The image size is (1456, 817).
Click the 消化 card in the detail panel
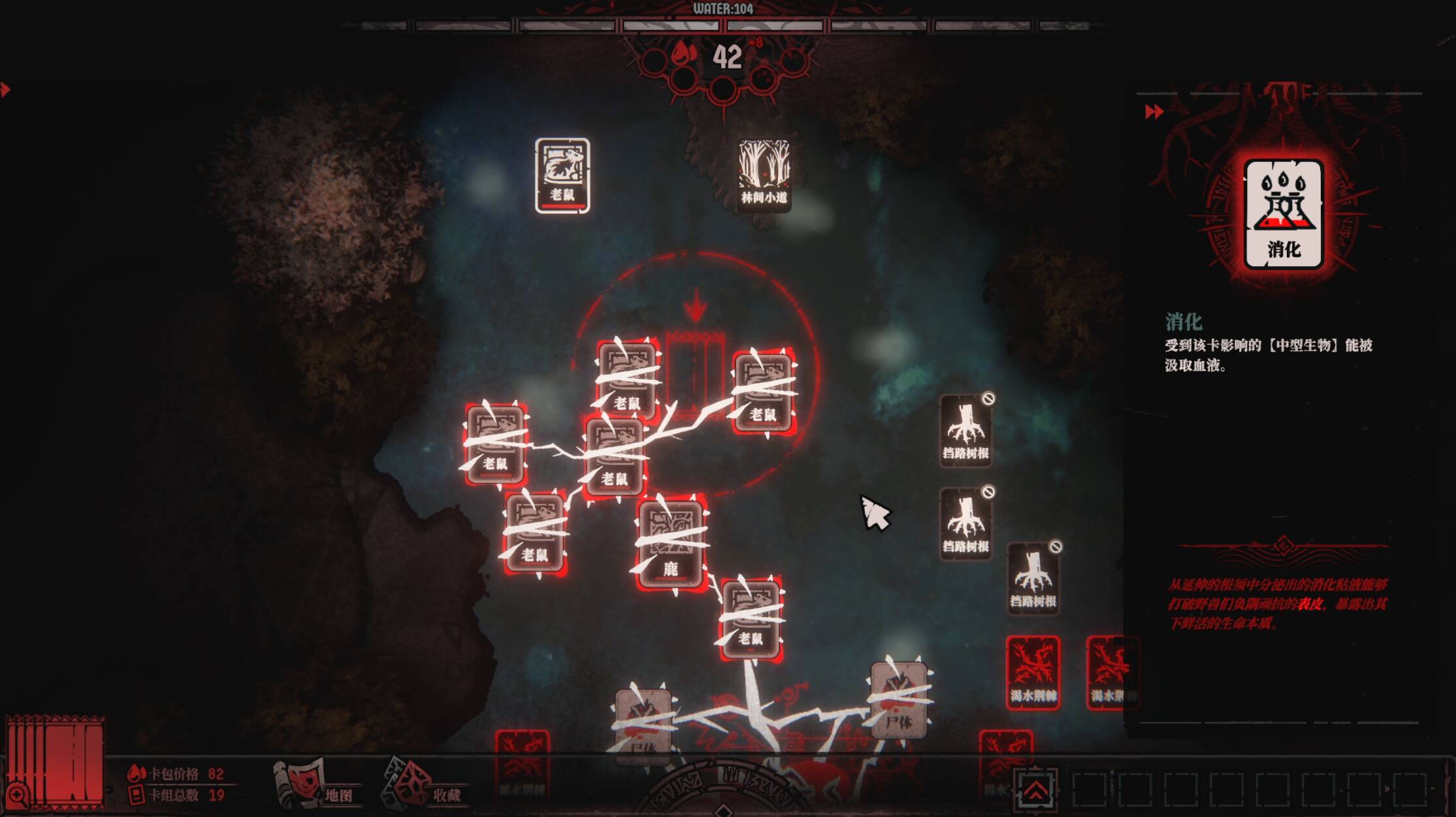tap(1283, 214)
